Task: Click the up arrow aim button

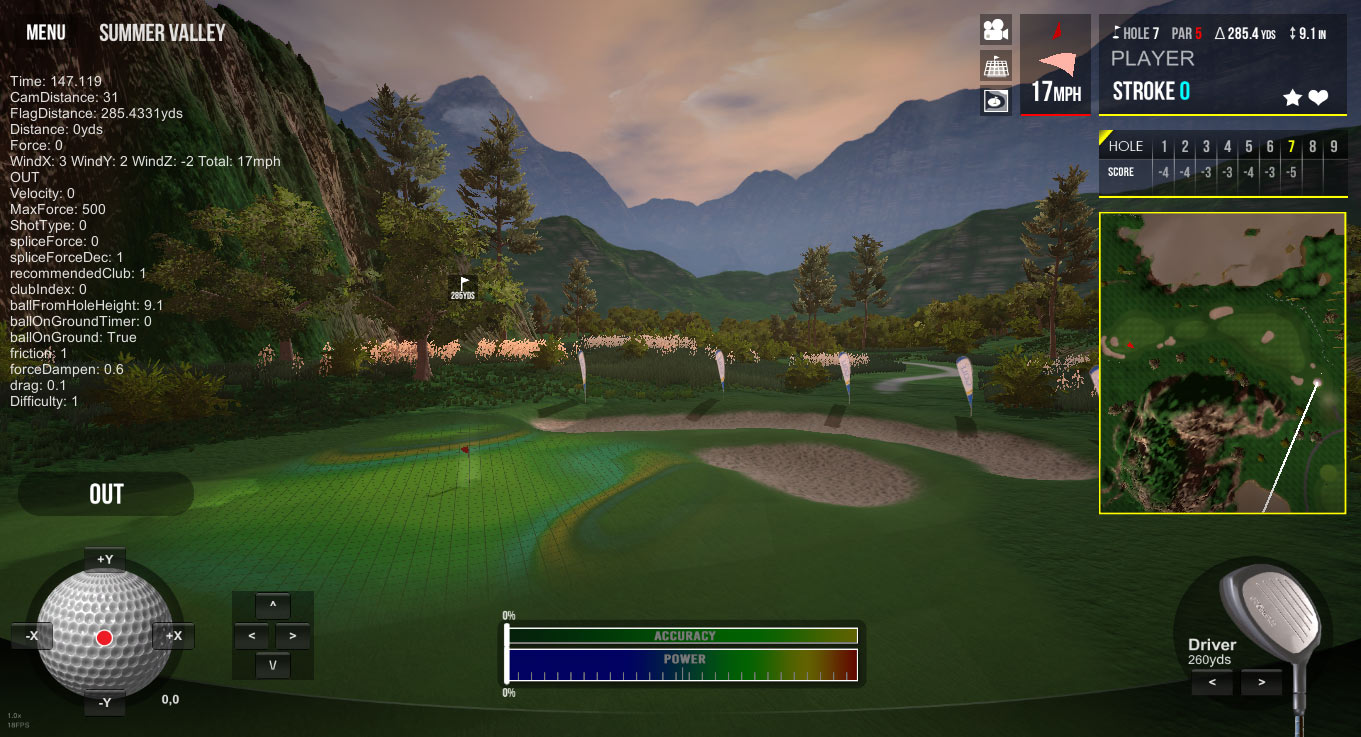Action: (272, 605)
